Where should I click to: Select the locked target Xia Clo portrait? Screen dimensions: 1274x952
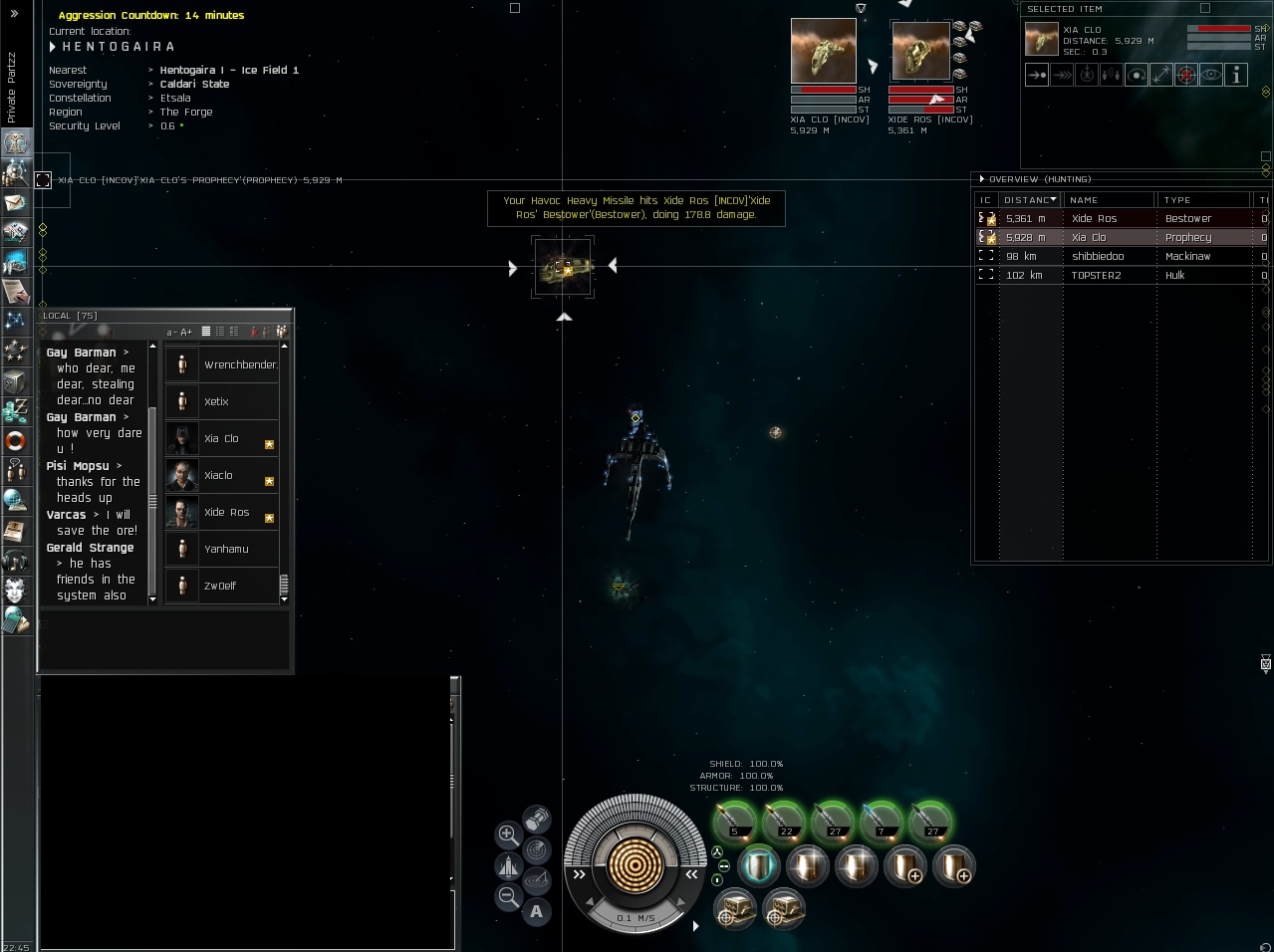pyautogui.click(x=823, y=51)
